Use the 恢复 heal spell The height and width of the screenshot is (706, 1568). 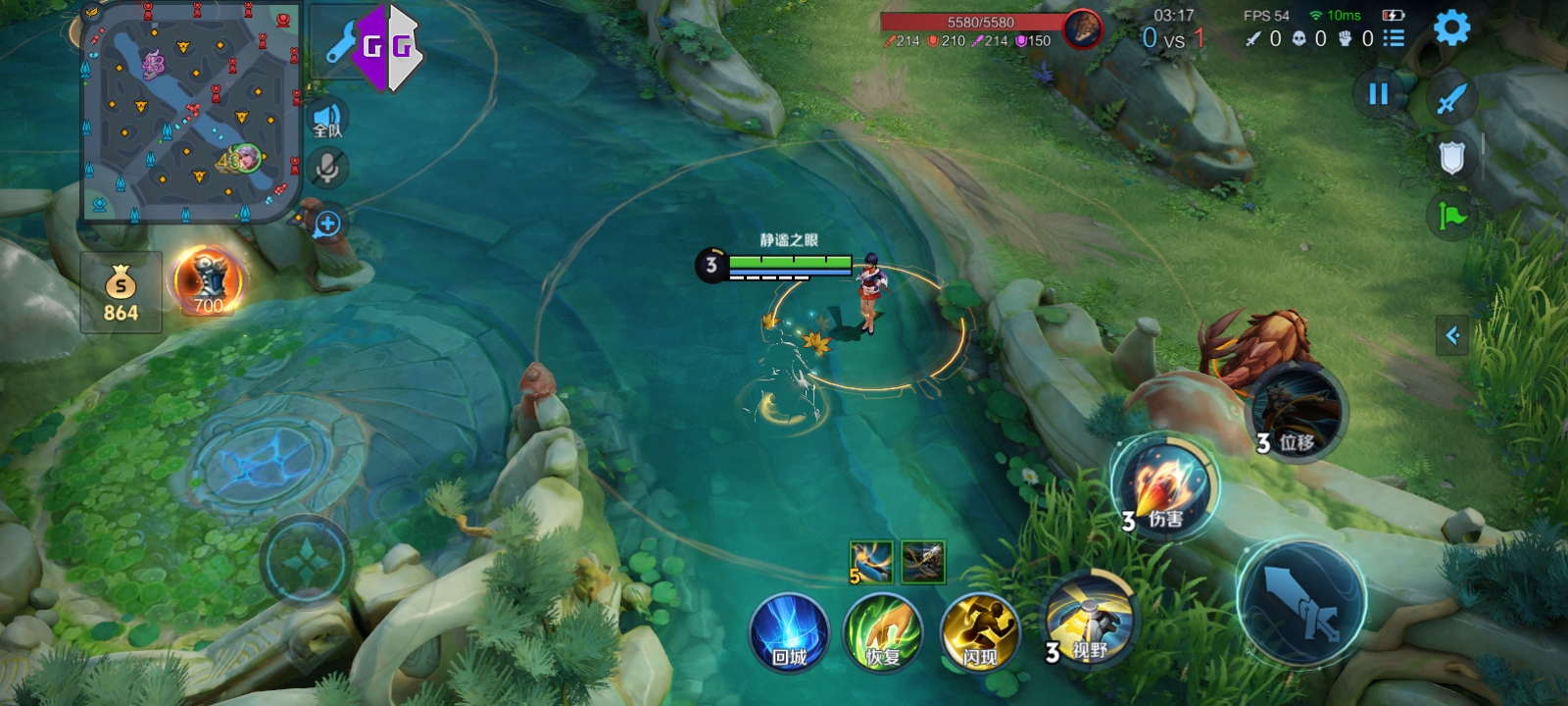click(883, 633)
